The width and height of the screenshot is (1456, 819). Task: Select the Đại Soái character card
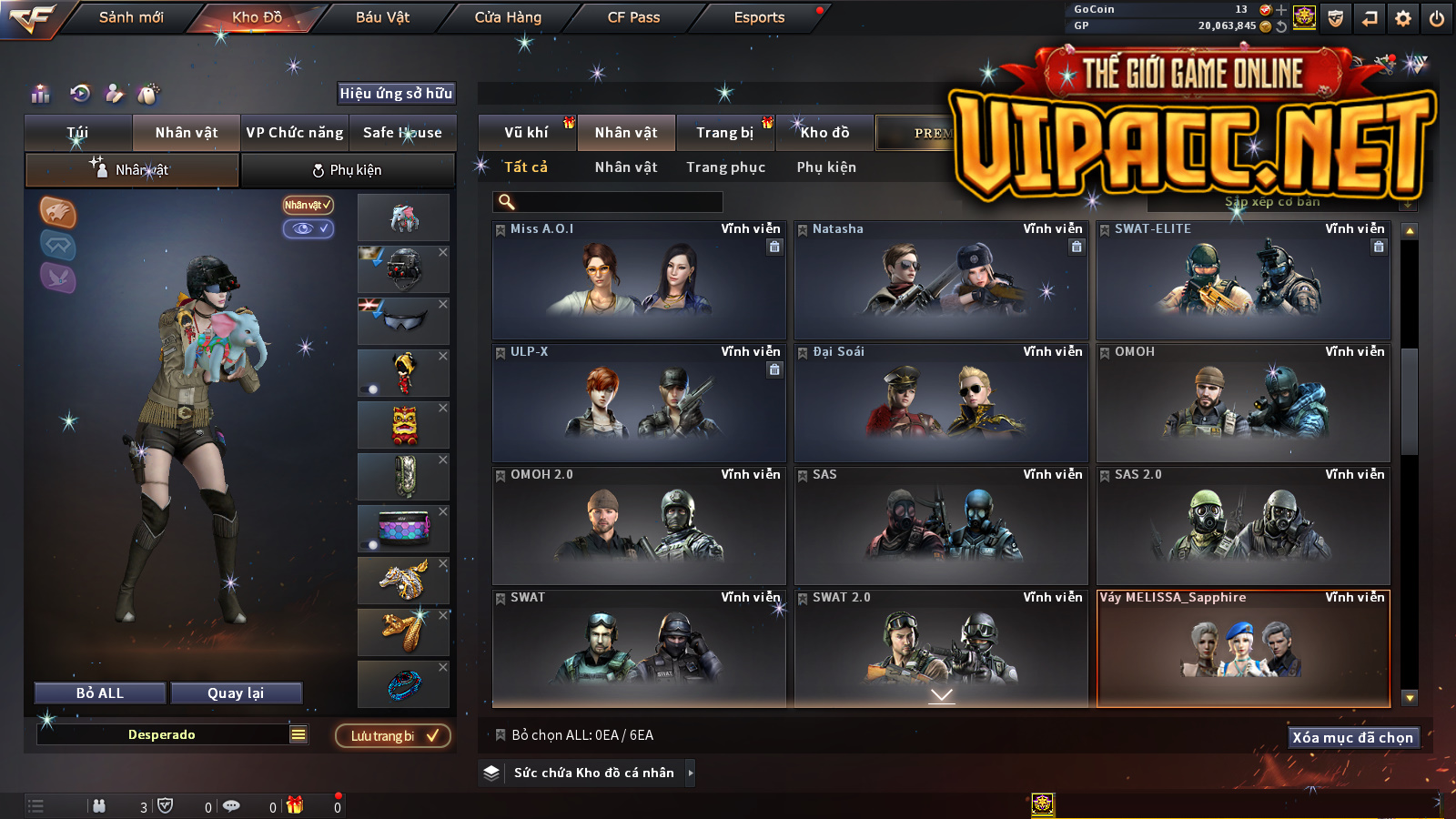tap(941, 403)
